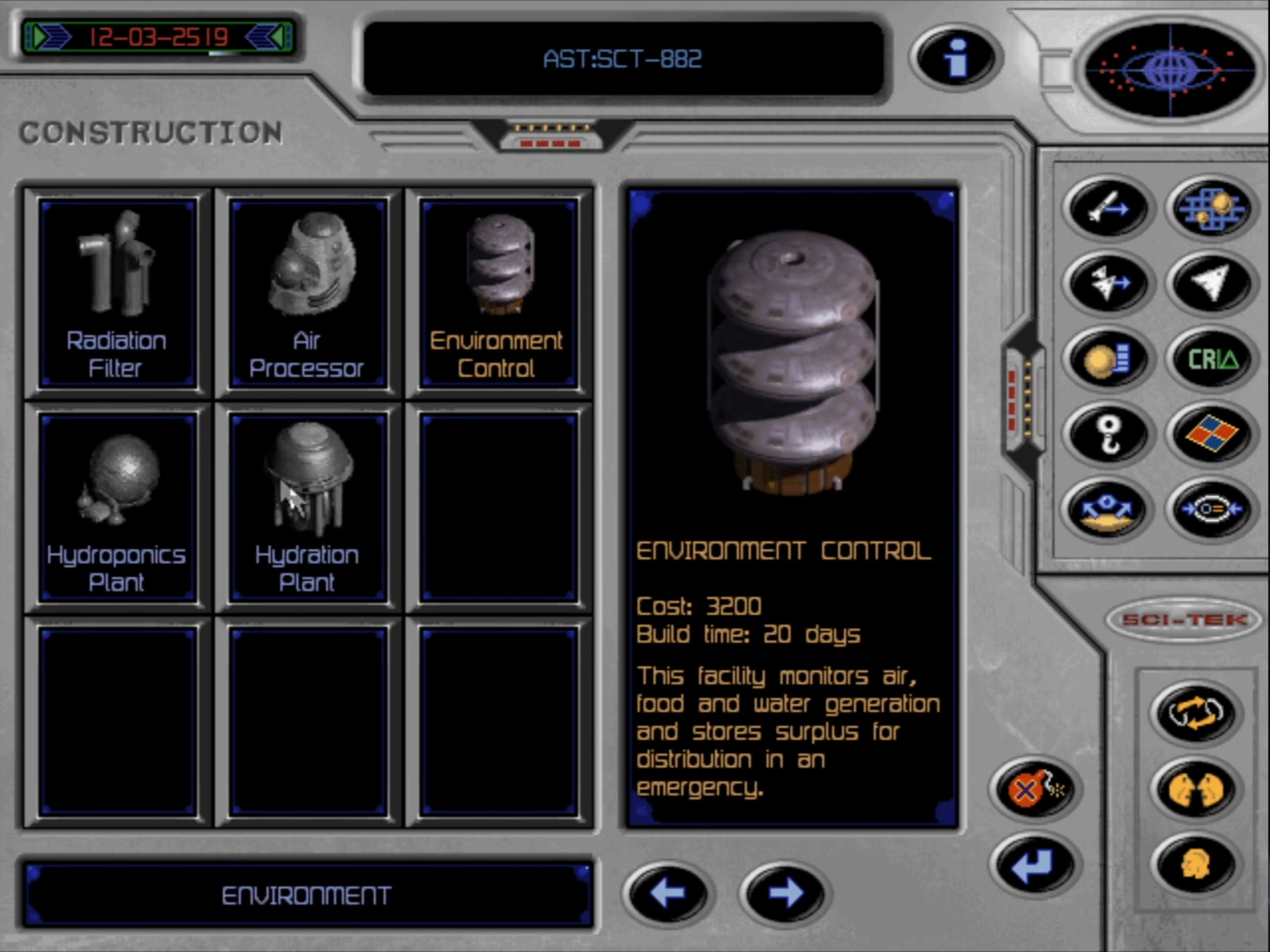Viewport: 1270px width, 952px height.
Task: Click the single orange head icon
Action: pos(1195,865)
